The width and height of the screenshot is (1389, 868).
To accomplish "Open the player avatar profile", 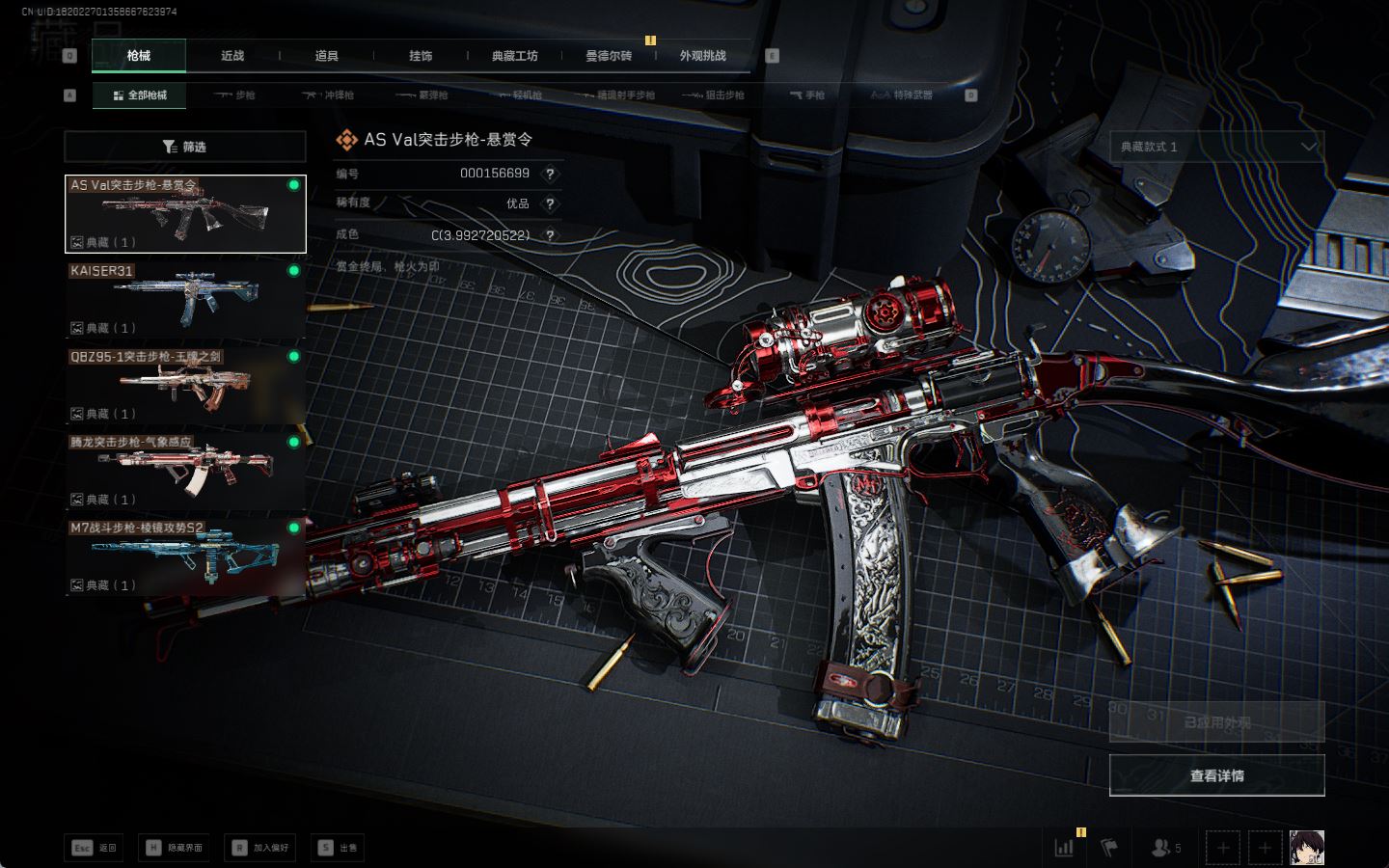I will (1307, 848).
